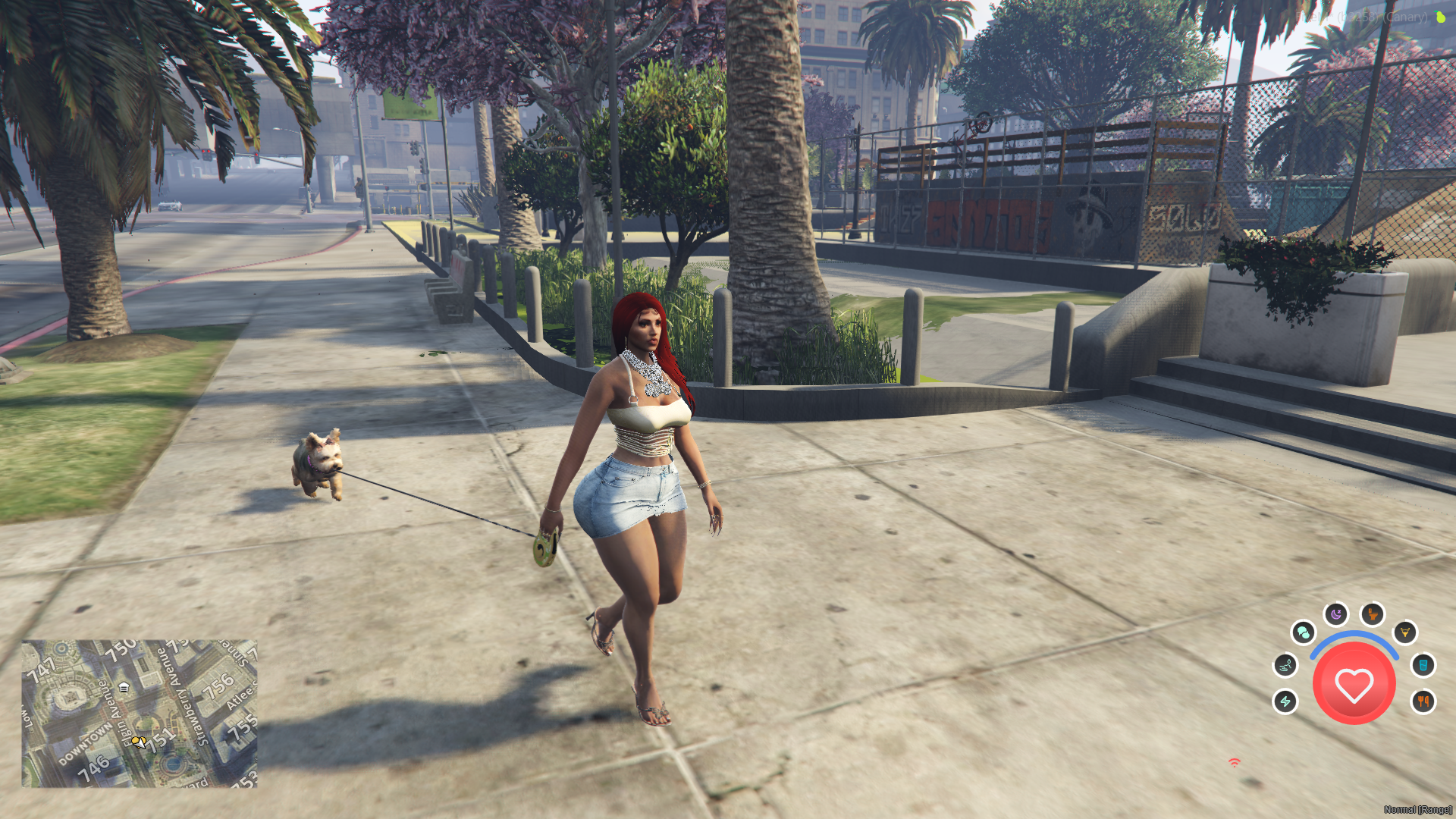
Task: Select the purple moon sleep icon
Action: pyautogui.click(x=1335, y=614)
